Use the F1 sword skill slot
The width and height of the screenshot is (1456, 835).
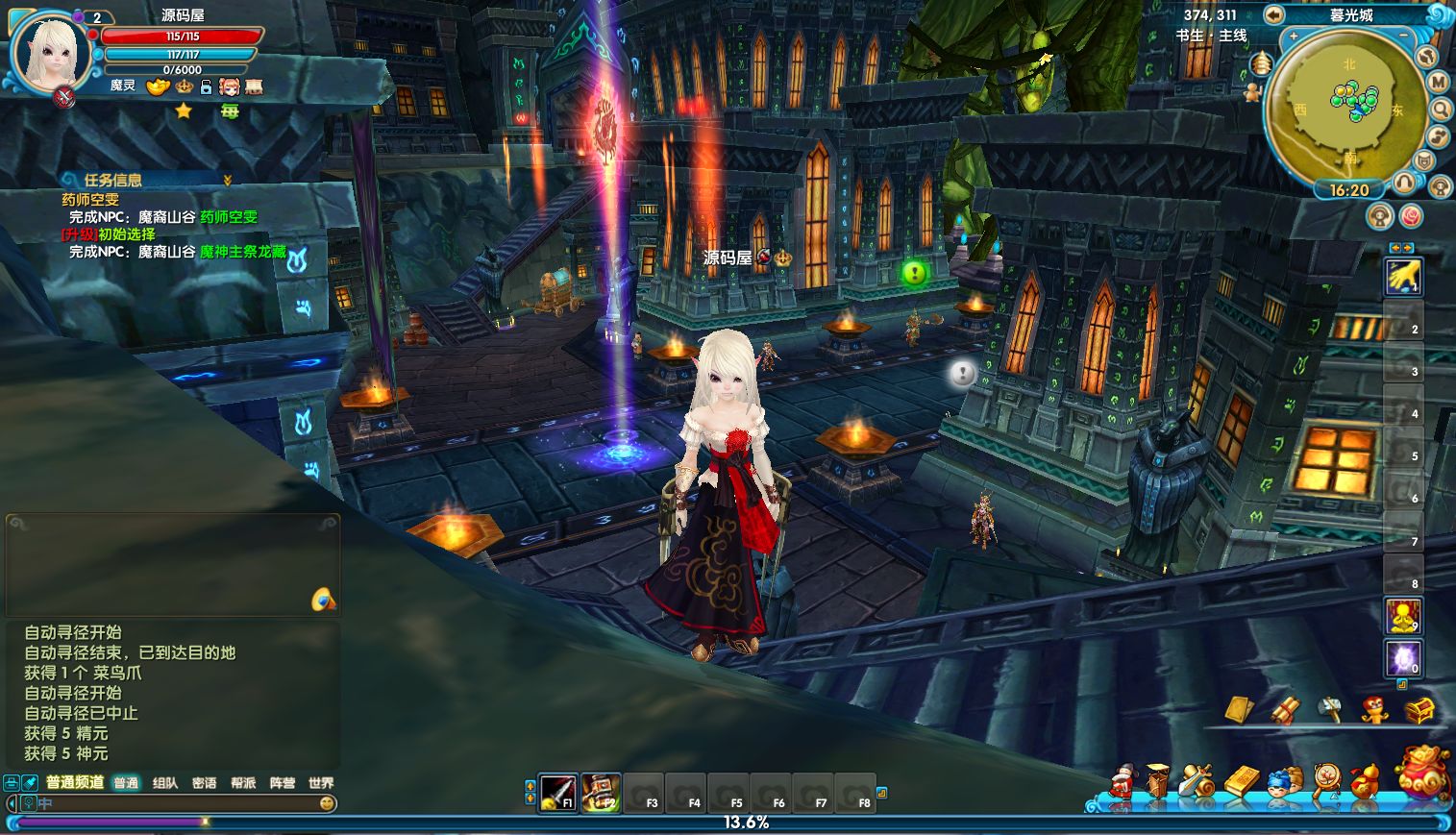click(557, 793)
